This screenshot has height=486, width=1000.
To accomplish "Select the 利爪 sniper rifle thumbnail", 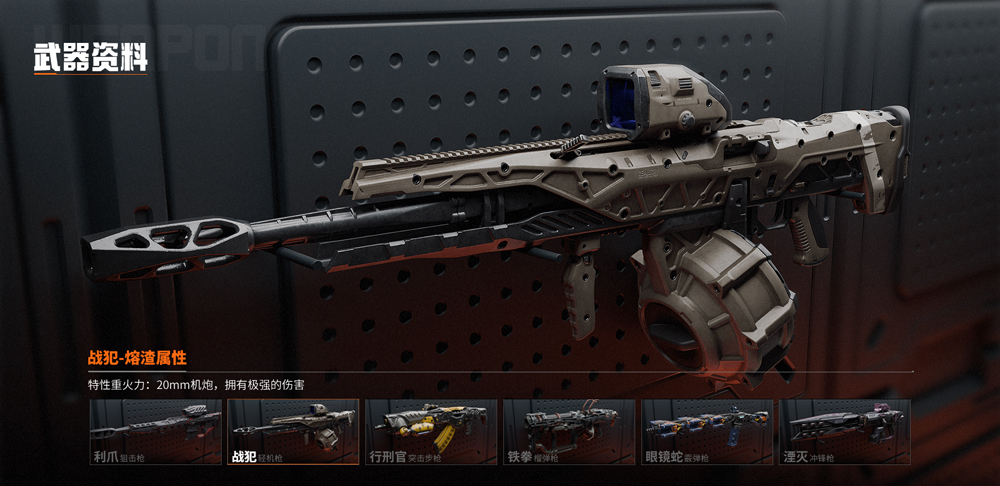I will click(155, 432).
